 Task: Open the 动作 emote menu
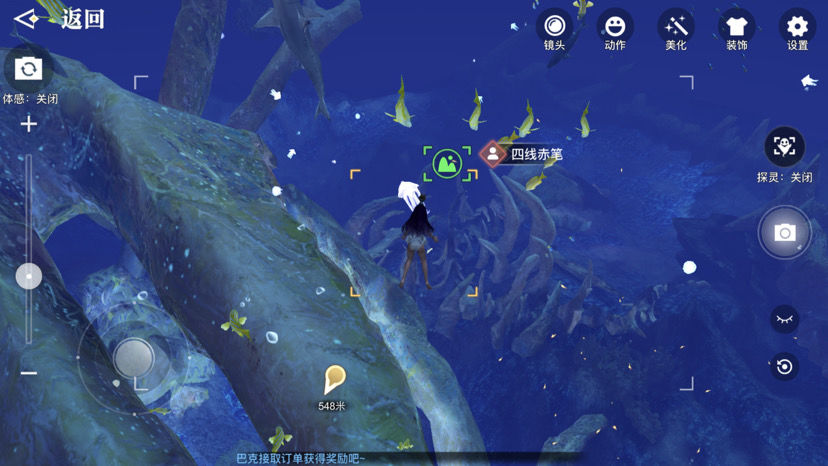[x=615, y=27]
